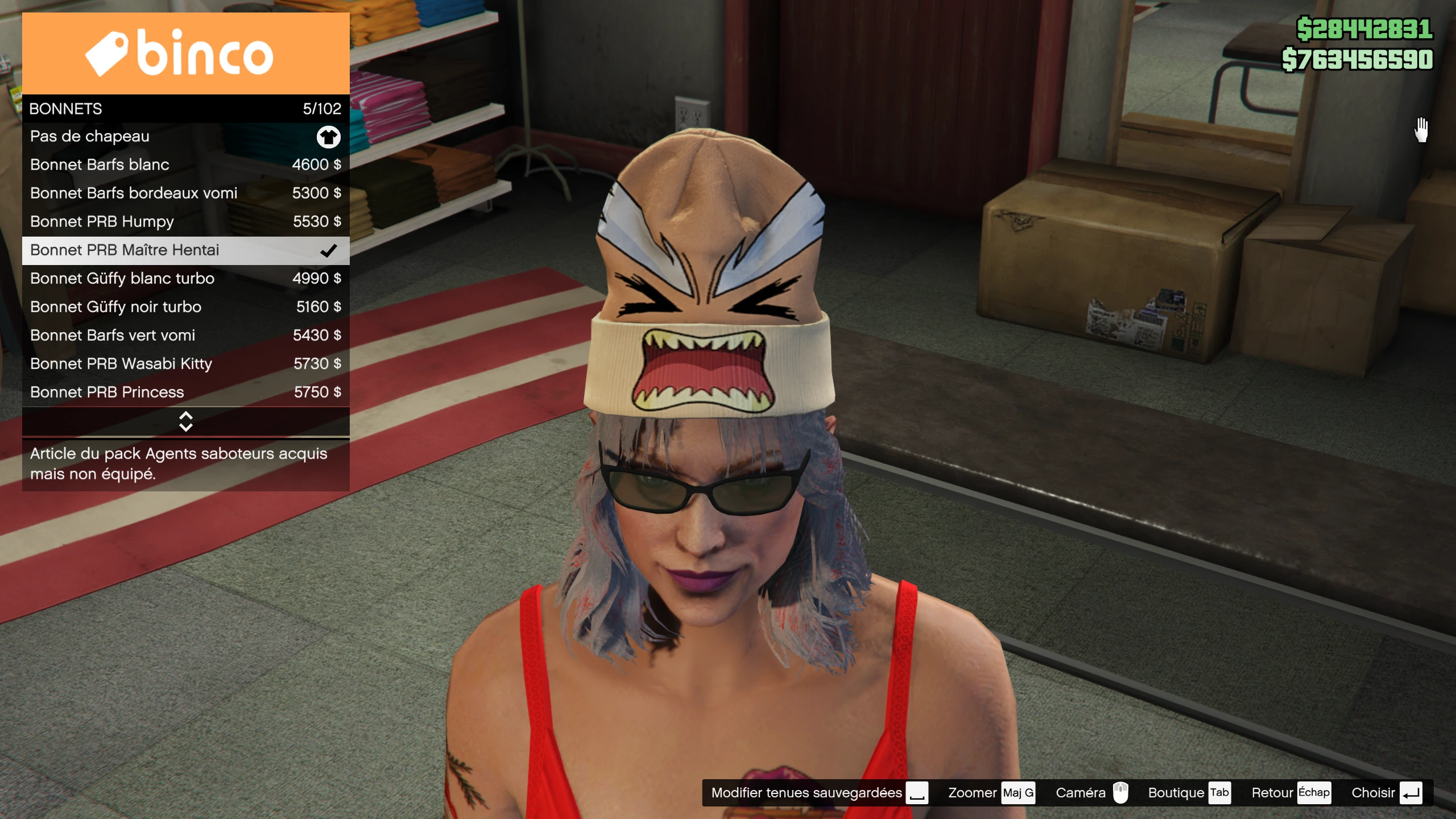Open the Boutique option
The image size is (1456, 819).
(1189, 793)
